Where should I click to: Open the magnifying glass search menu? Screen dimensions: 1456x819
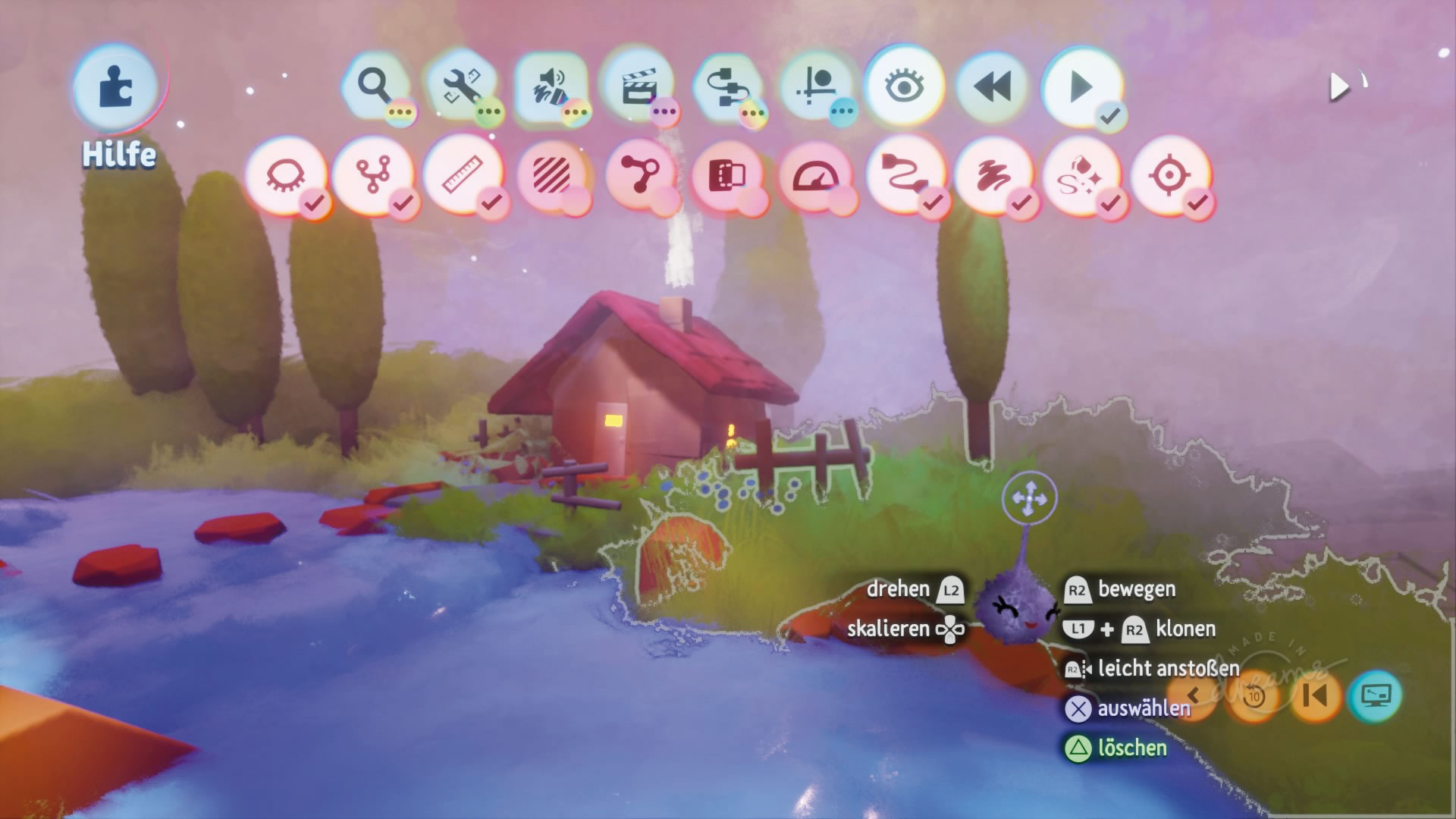pos(375,86)
